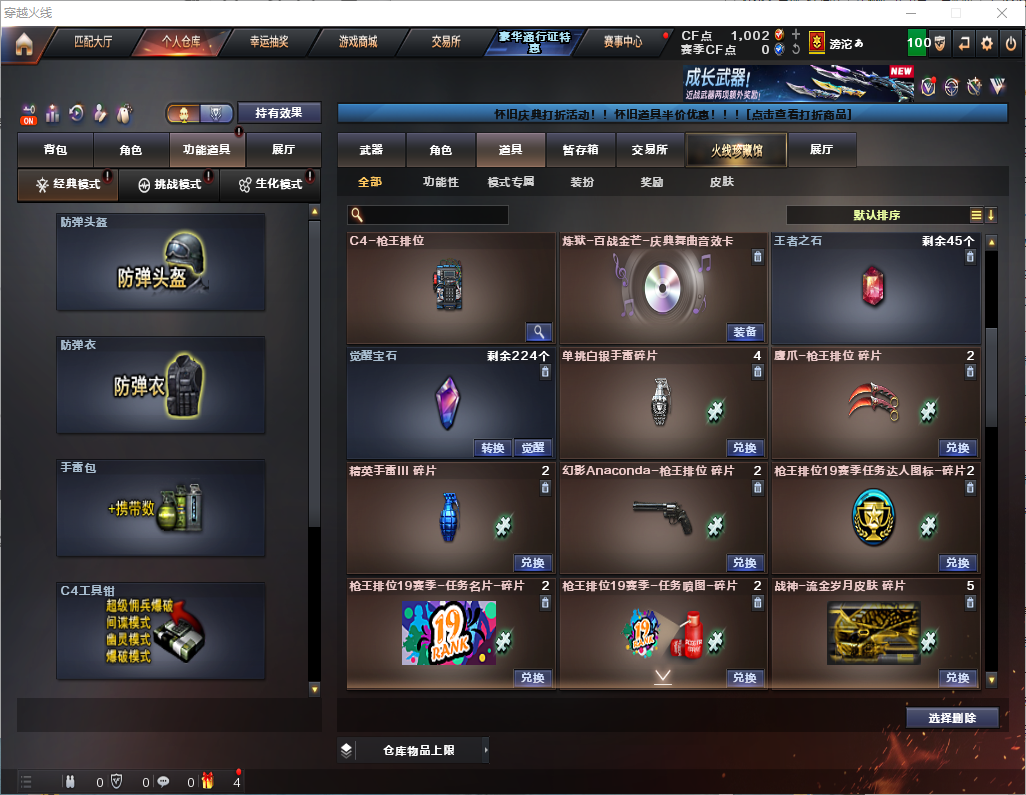This screenshot has height=795, width=1026.
Task: Open the 默认排序 sort dropdown
Action: 875,215
